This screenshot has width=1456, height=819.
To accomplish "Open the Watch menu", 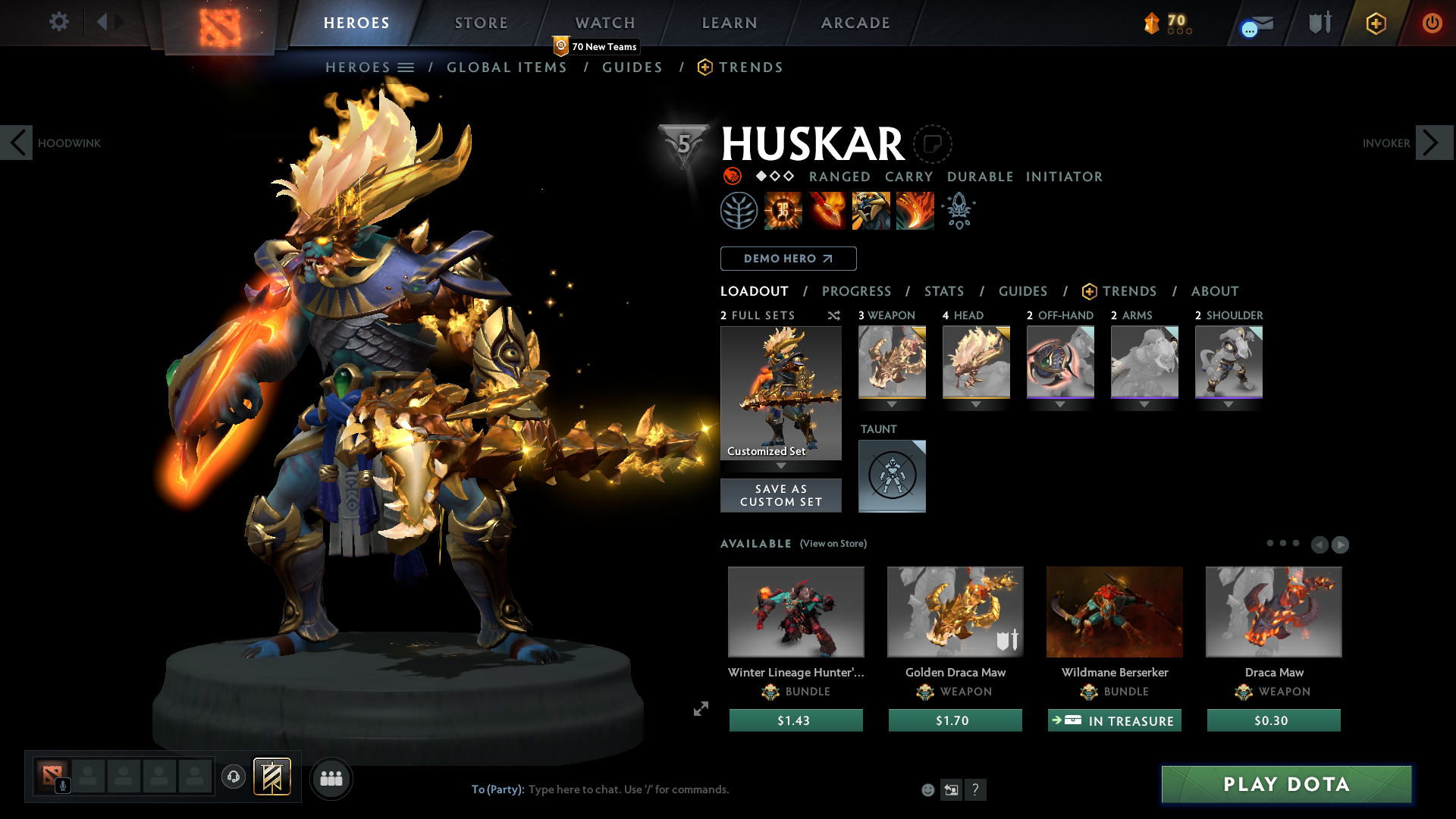I will [604, 23].
